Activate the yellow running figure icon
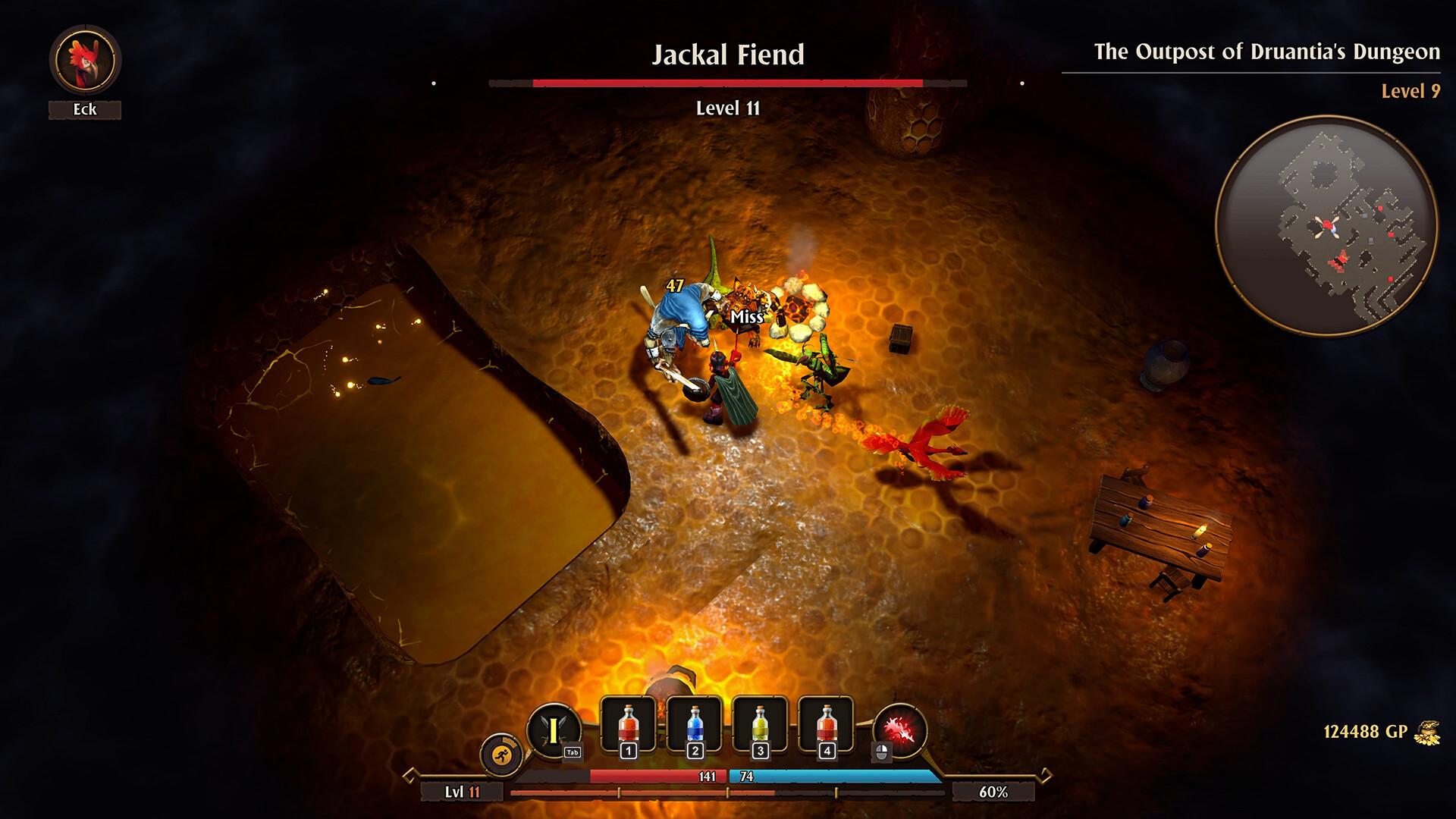Viewport: 1456px width, 819px height. coord(502,754)
